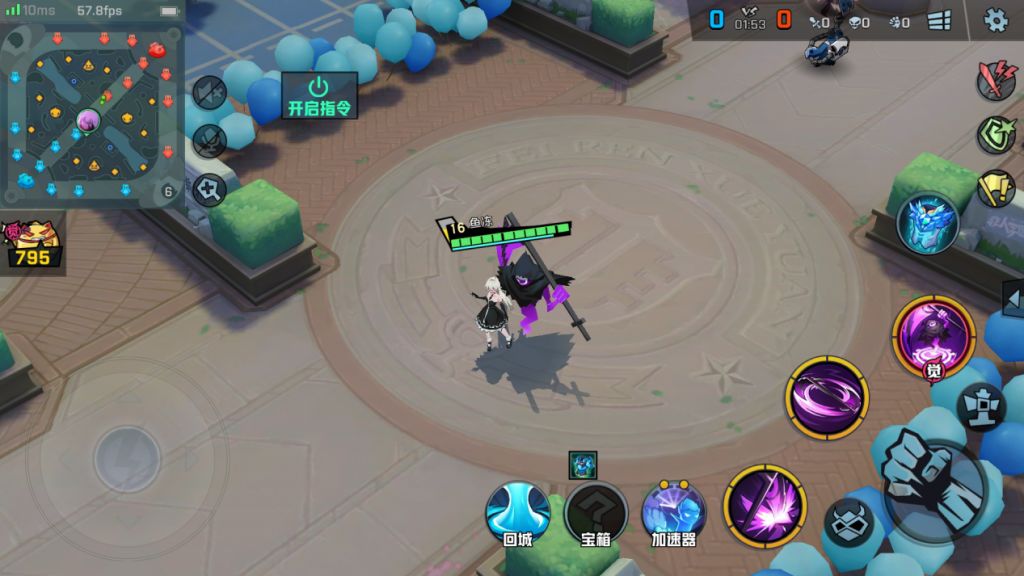This screenshot has width=1024, height=576.
Task: Tap the 开启指令 command button
Action: (319, 96)
